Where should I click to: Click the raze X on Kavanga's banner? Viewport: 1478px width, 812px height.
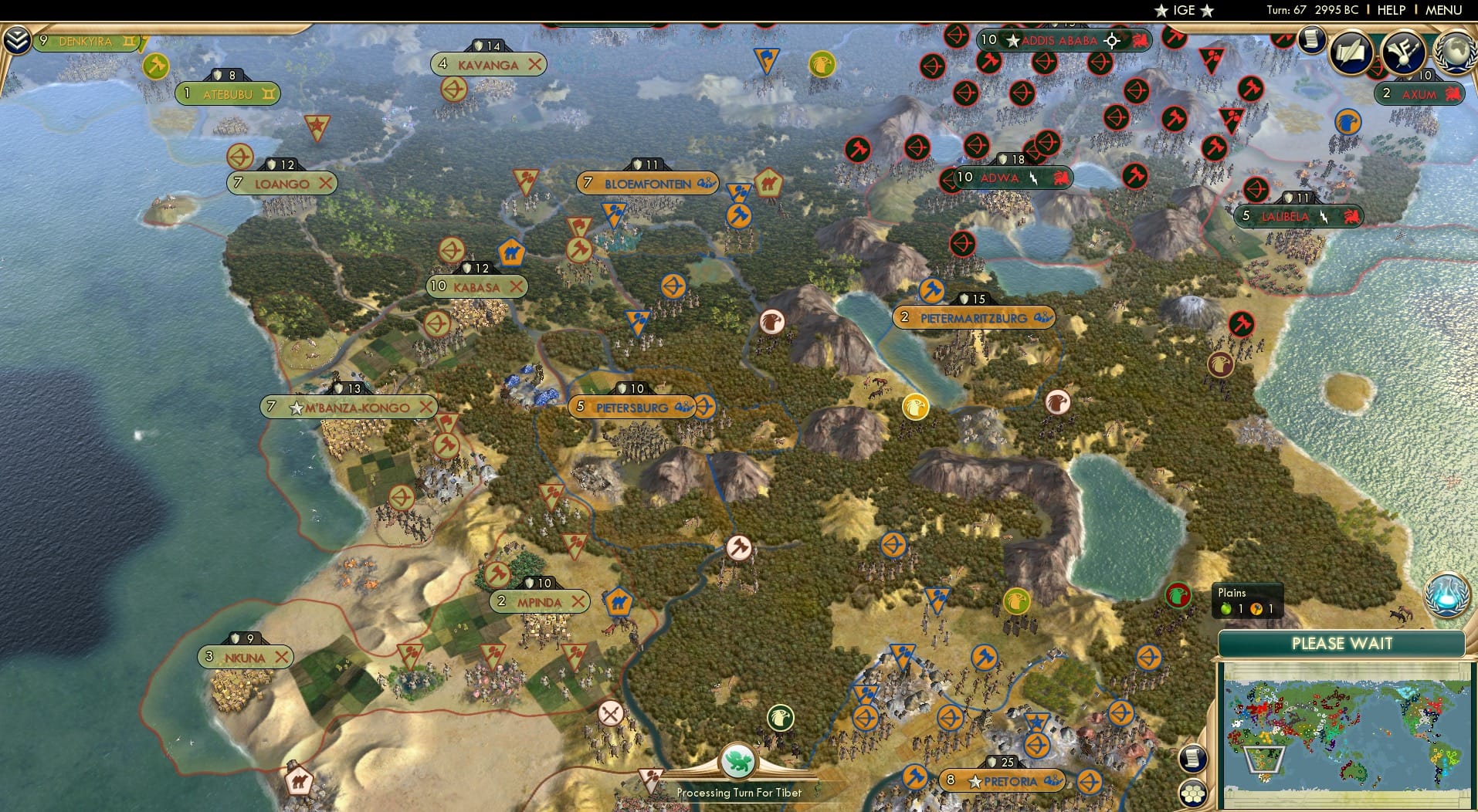coord(534,64)
